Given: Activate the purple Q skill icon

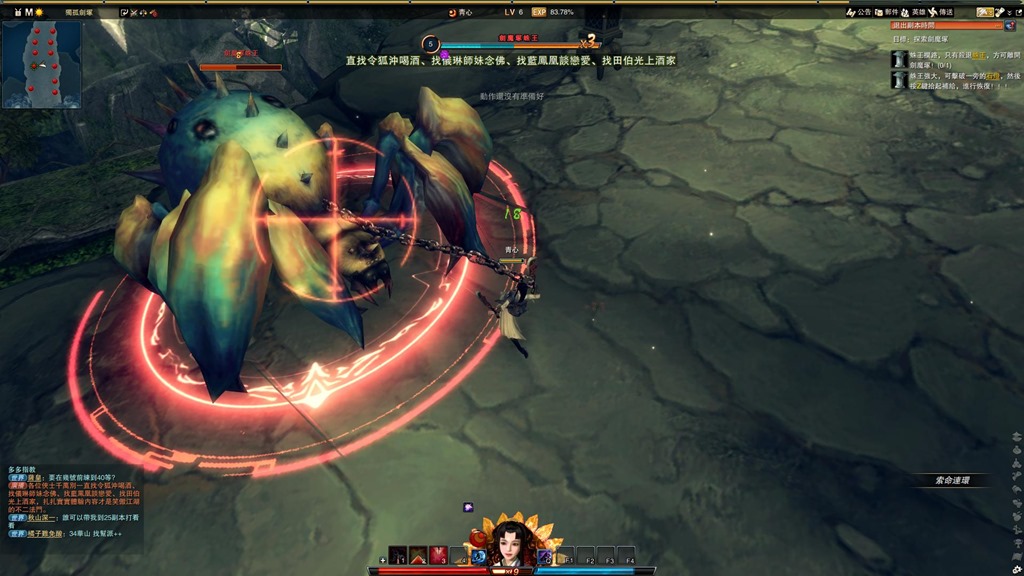Looking at the screenshot, I should point(545,556).
